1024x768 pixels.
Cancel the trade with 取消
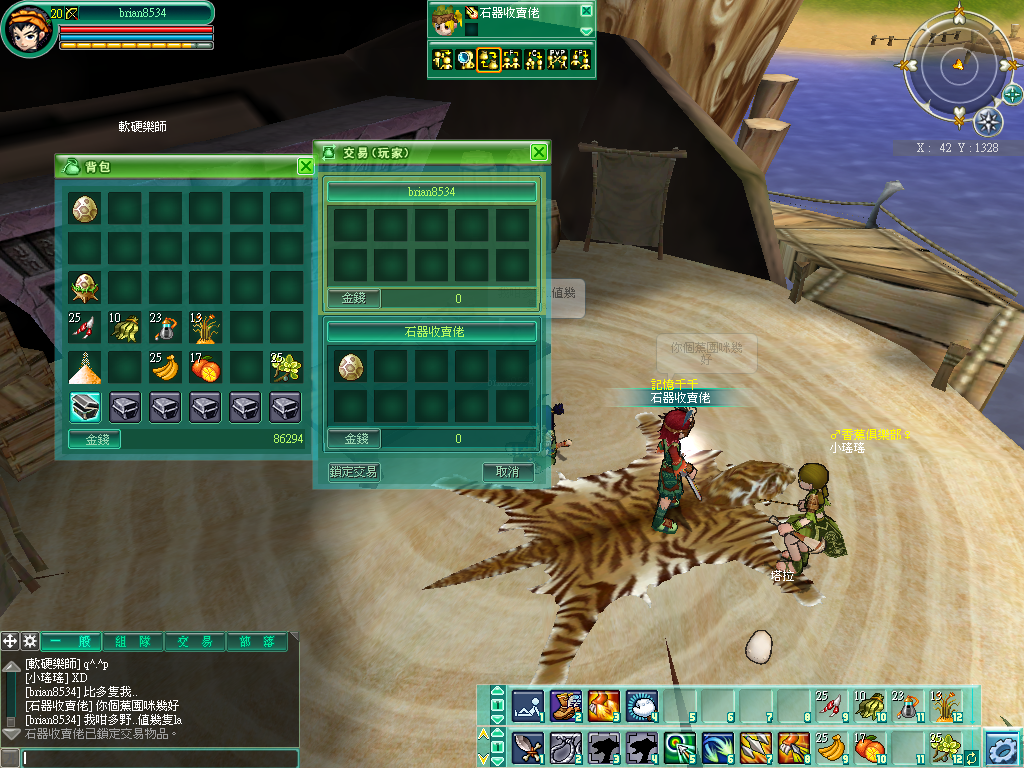coord(507,471)
